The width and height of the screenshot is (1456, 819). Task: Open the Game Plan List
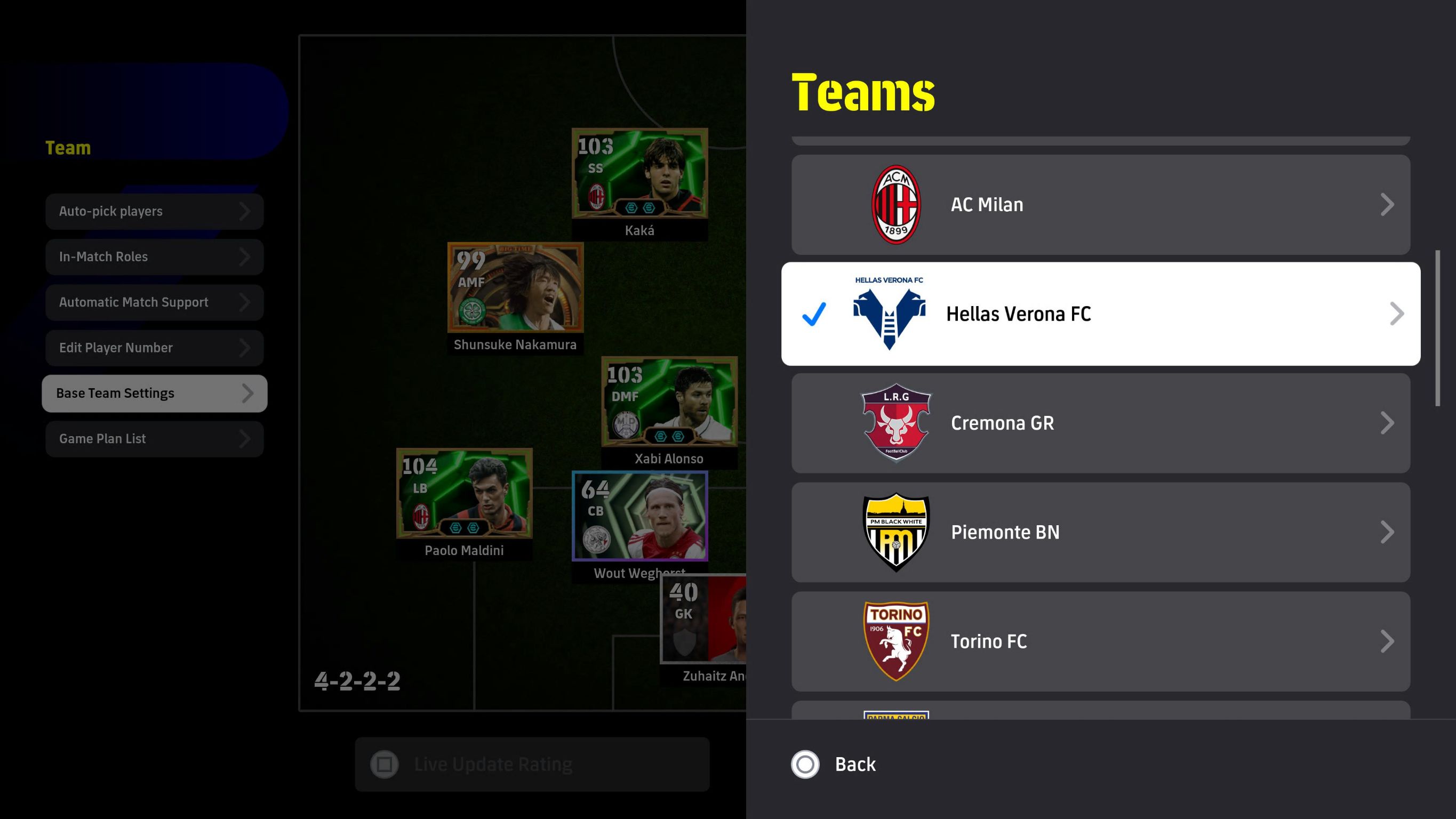point(154,439)
